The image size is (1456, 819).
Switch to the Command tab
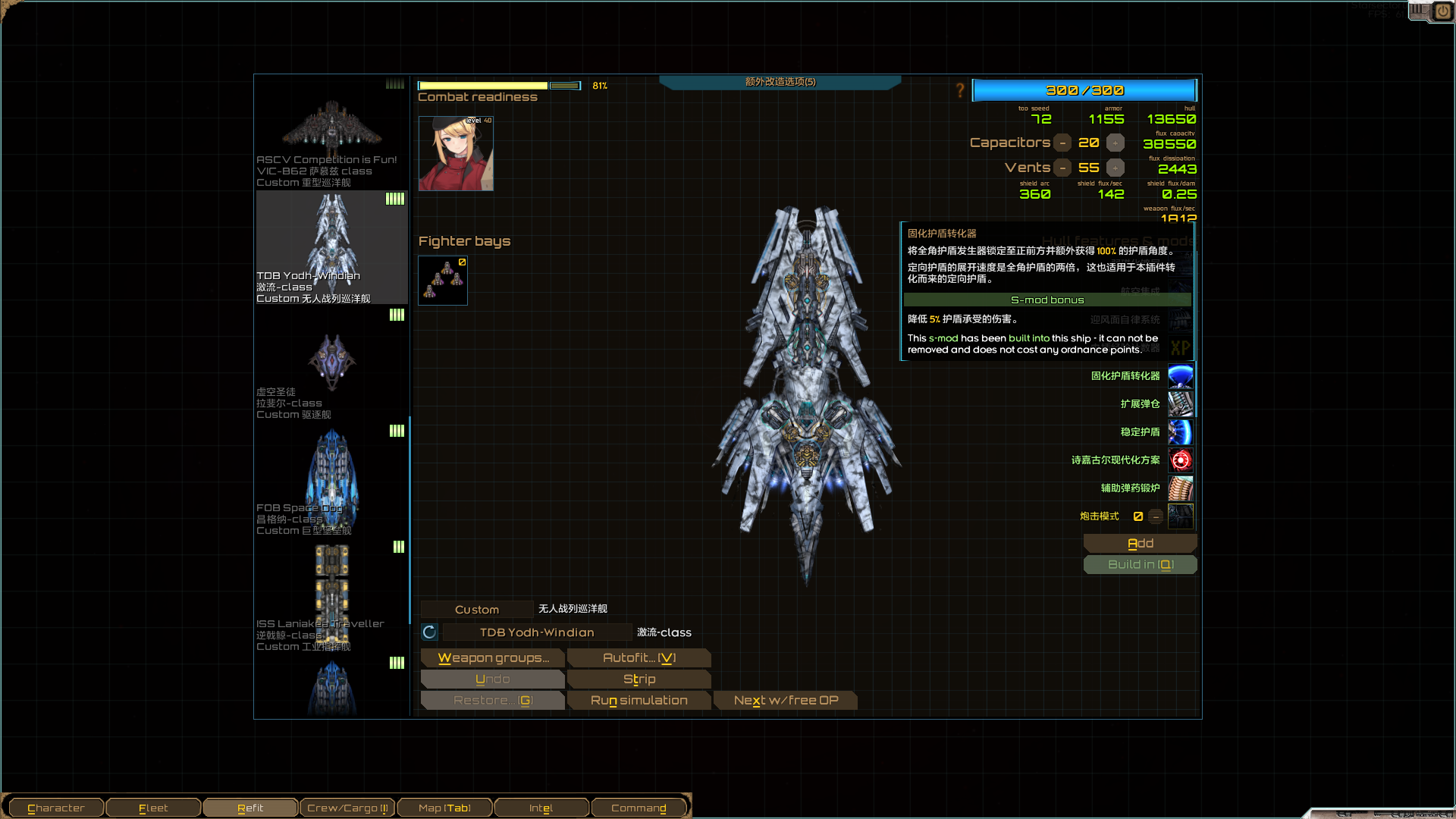639,807
